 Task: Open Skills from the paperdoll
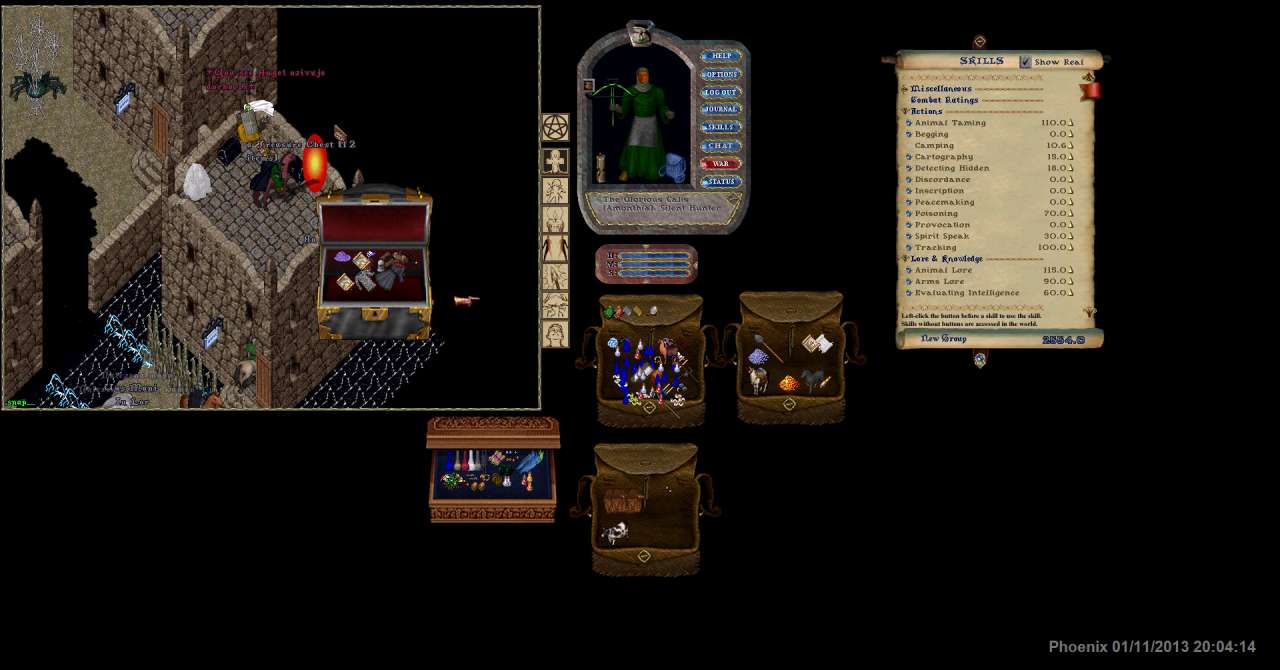click(x=720, y=127)
